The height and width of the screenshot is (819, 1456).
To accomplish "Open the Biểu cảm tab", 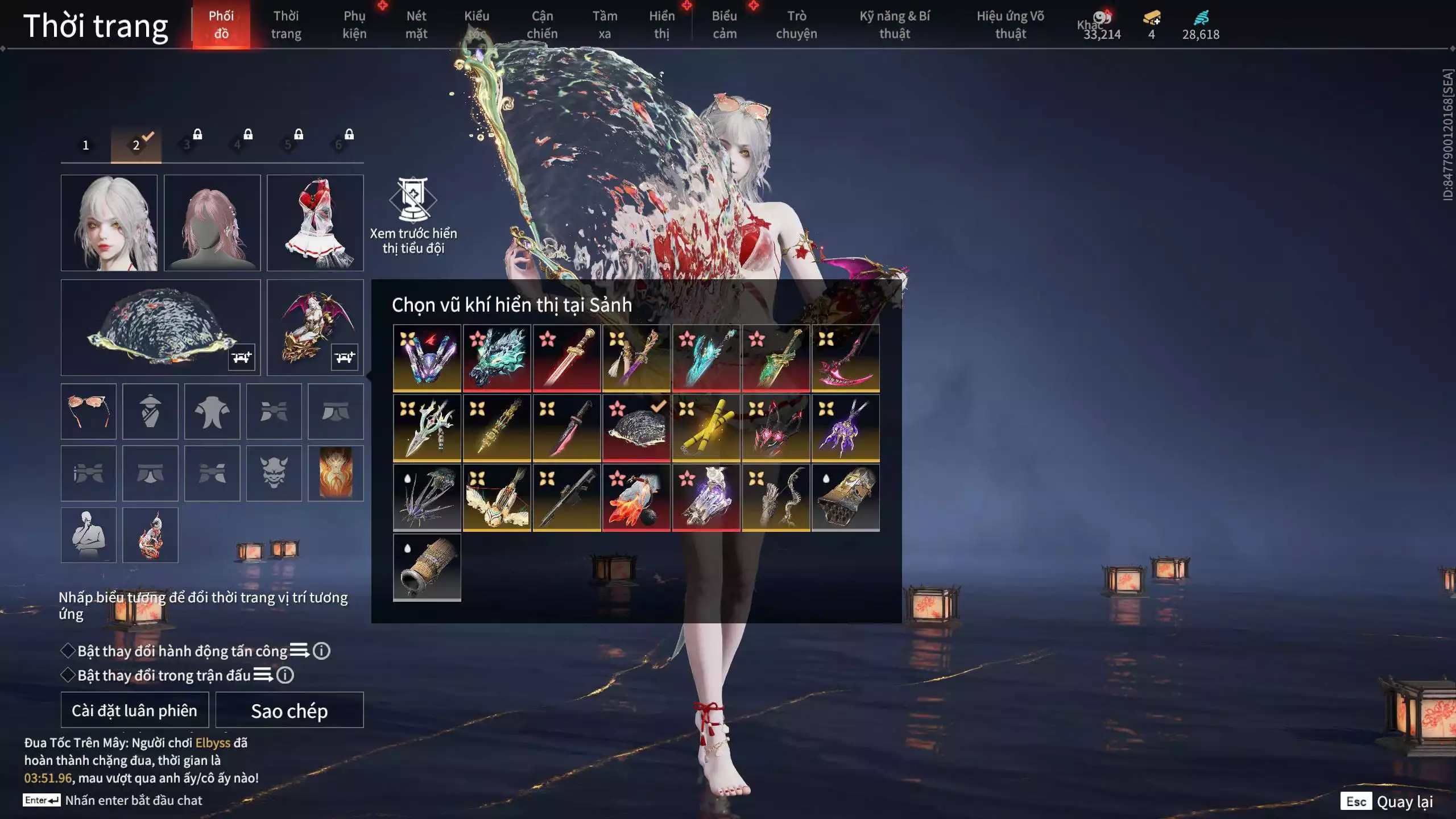I will [724, 25].
